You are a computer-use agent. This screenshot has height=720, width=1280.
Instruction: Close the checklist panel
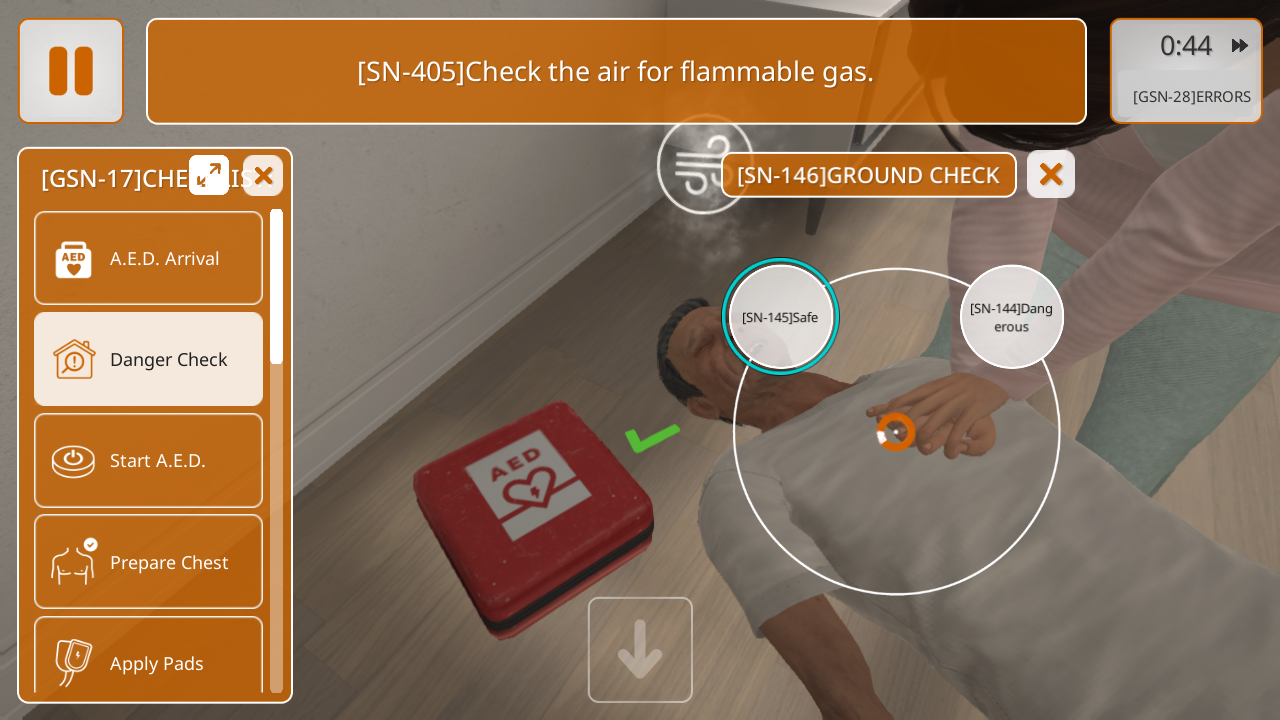263,176
